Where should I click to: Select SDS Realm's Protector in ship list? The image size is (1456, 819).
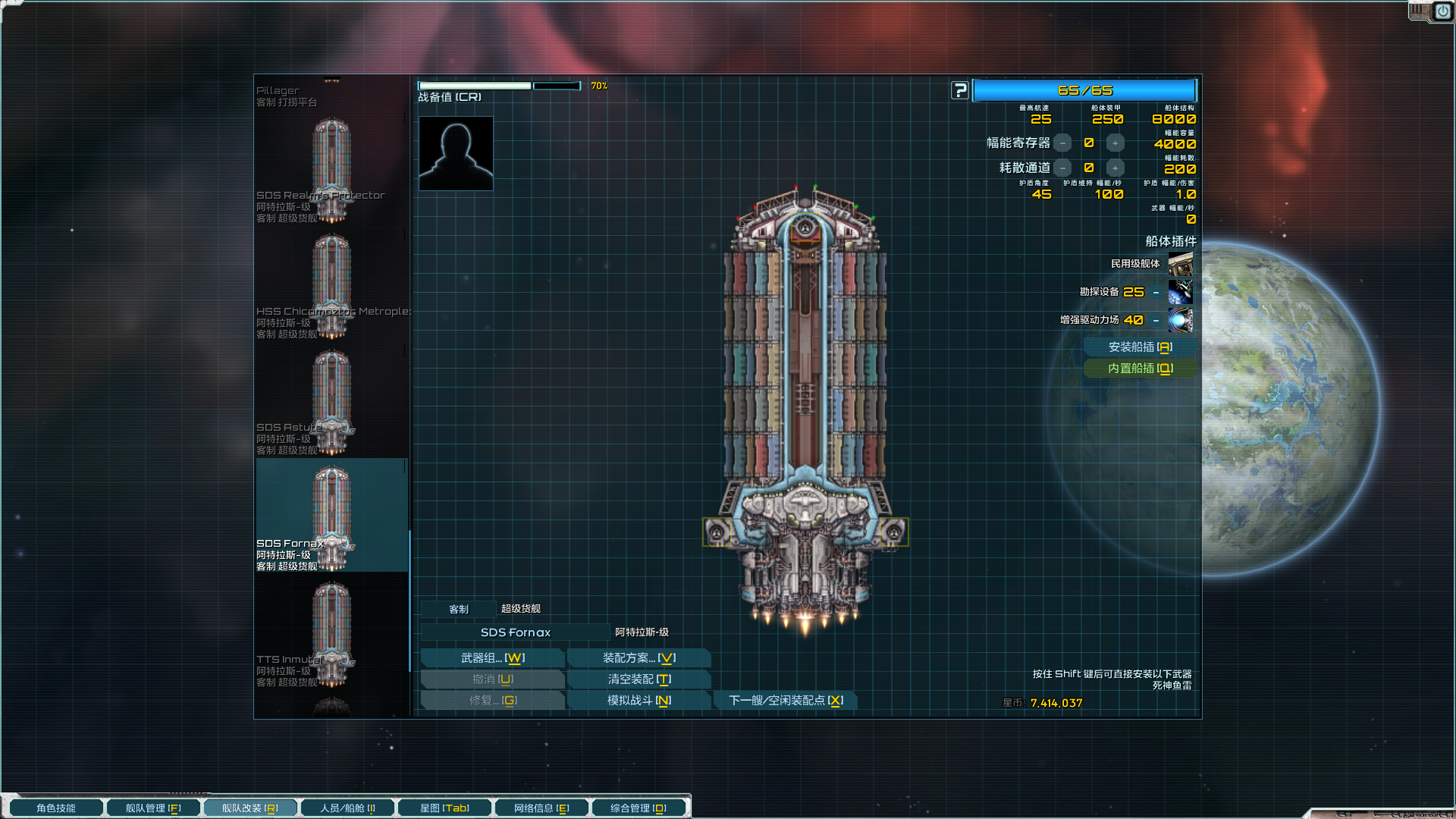tap(331, 171)
